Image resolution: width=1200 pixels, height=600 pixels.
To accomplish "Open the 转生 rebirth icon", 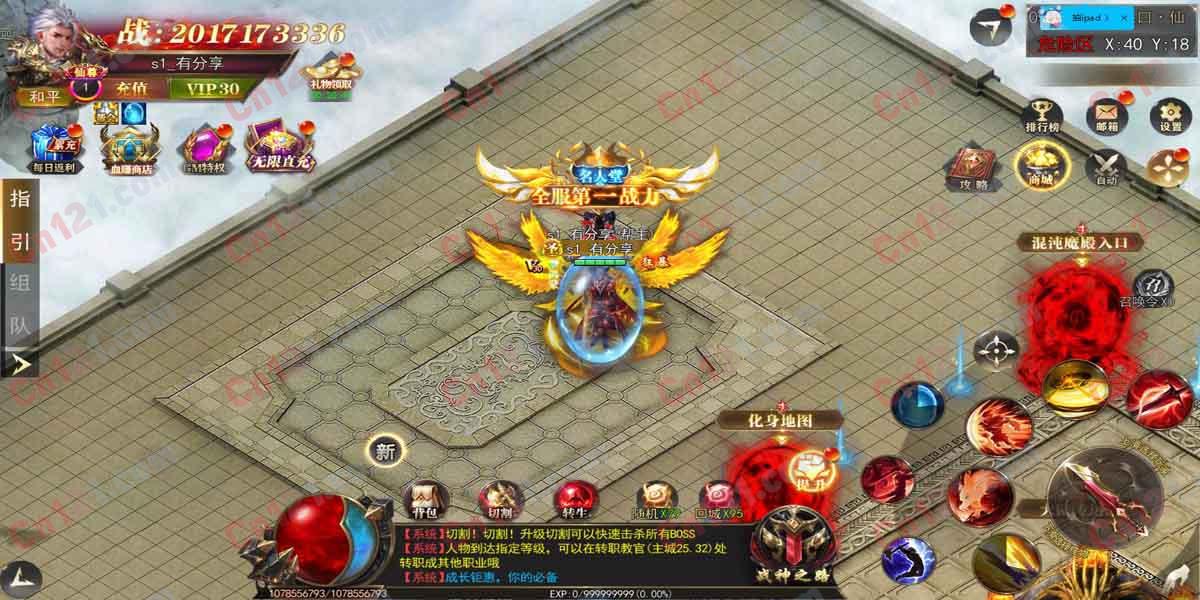I will pyautogui.click(x=575, y=498).
